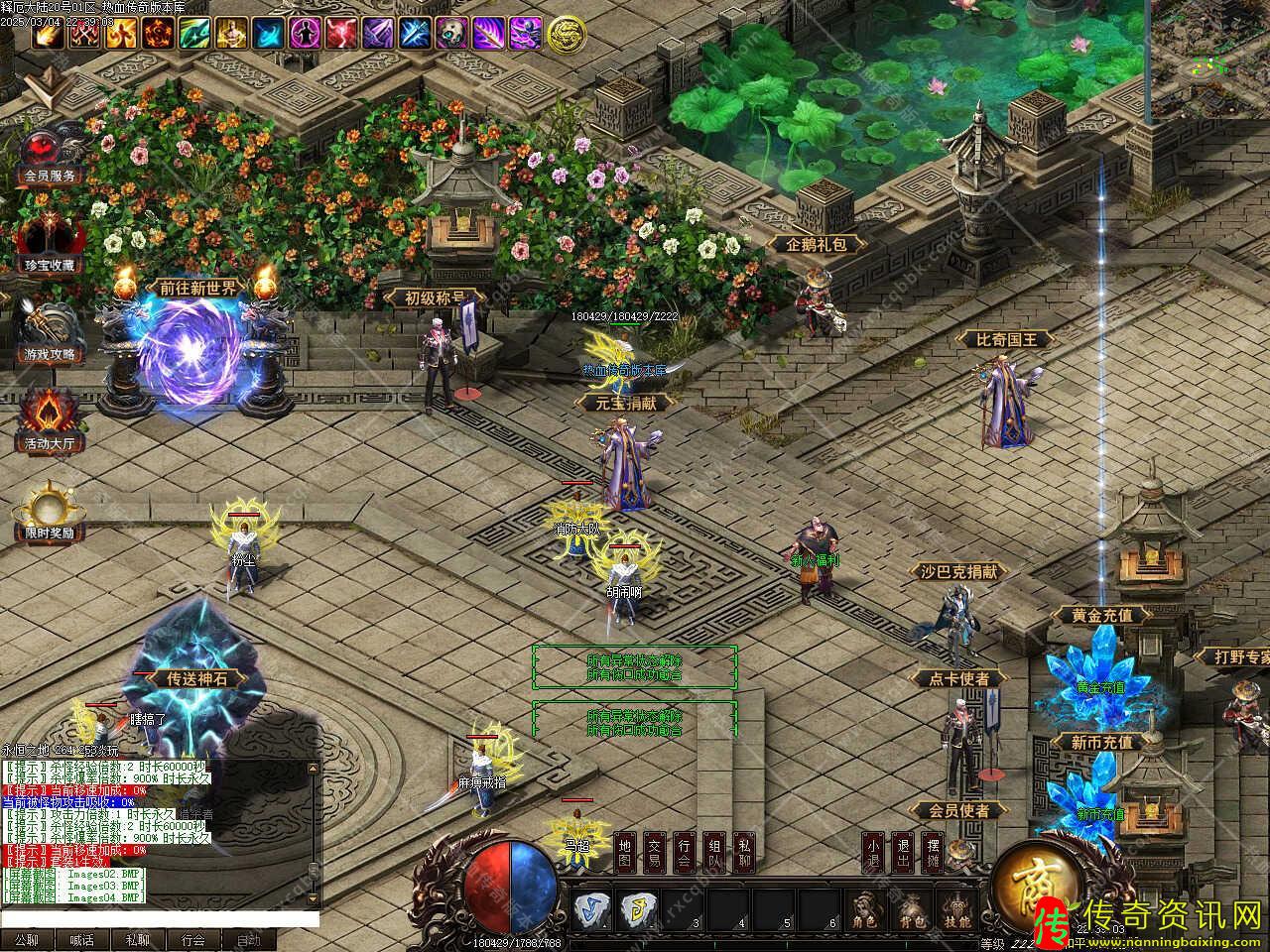The width and height of the screenshot is (1270, 952).
Task: Click the chat text input field
Action: (x=159, y=921)
